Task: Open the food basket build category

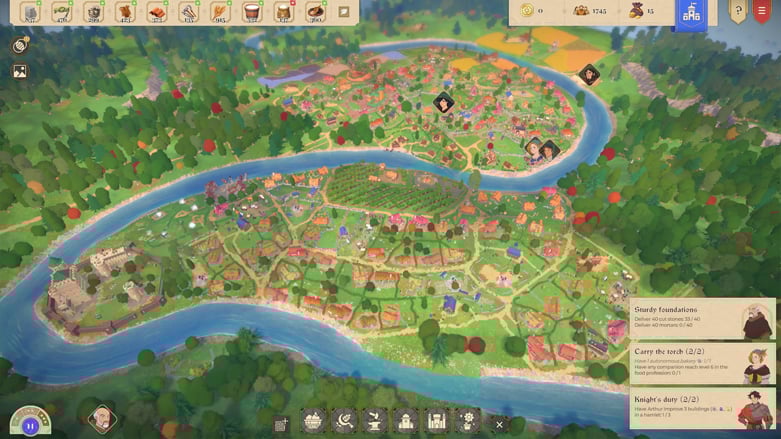Action: [x=314, y=421]
